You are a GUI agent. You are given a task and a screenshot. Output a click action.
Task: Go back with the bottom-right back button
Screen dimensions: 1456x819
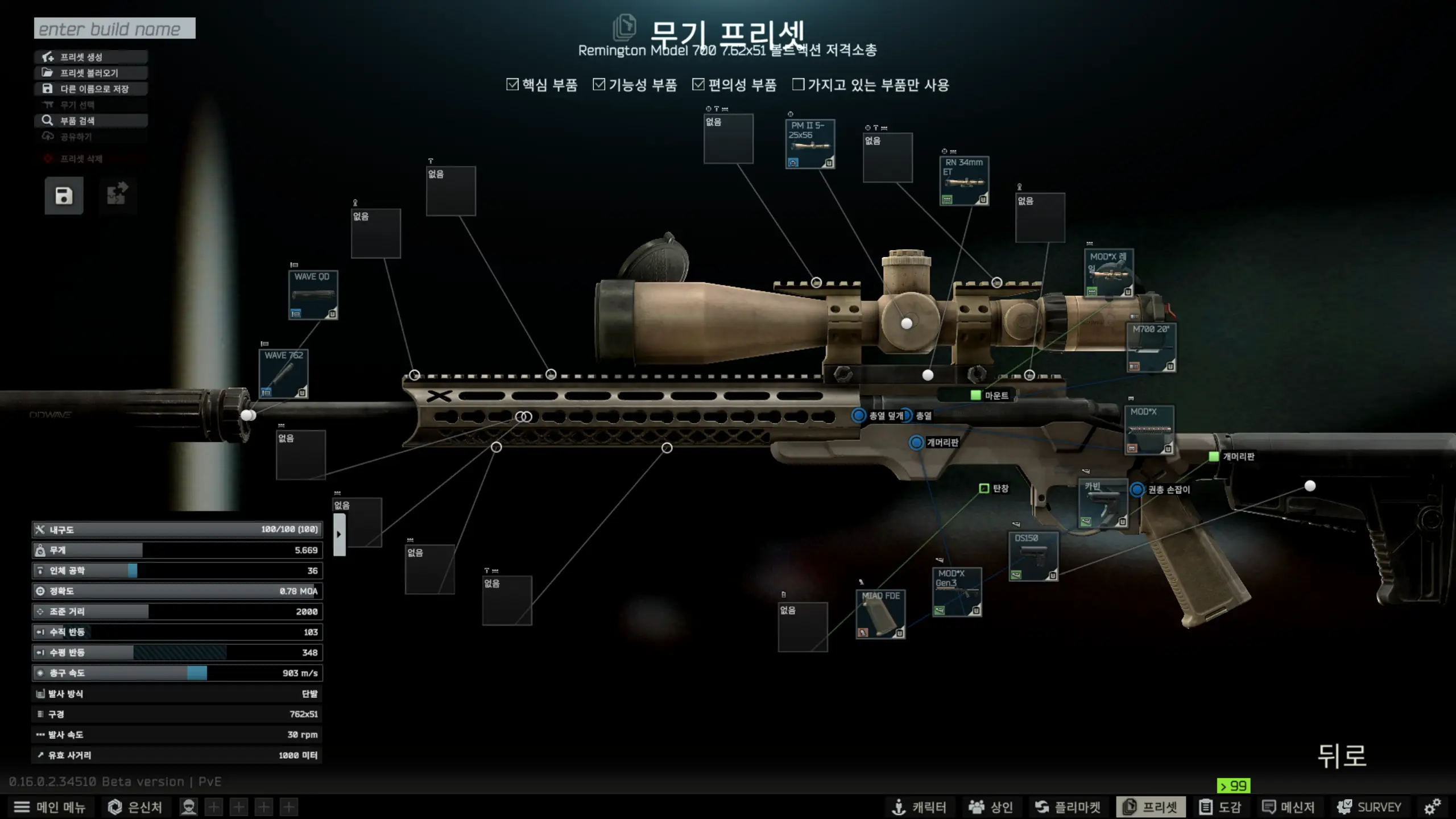[x=1342, y=756]
